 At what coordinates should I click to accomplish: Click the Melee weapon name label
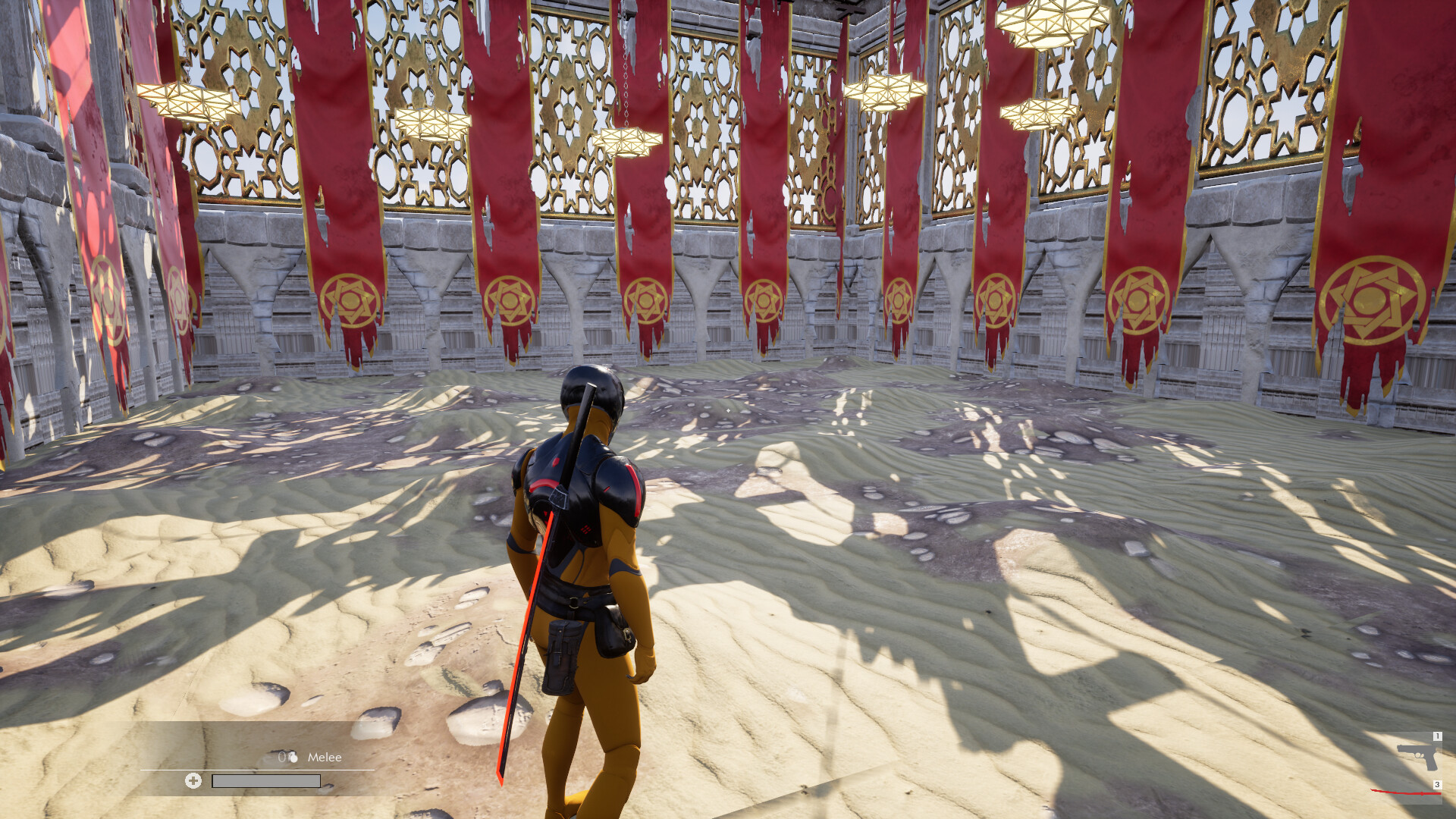point(325,757)
